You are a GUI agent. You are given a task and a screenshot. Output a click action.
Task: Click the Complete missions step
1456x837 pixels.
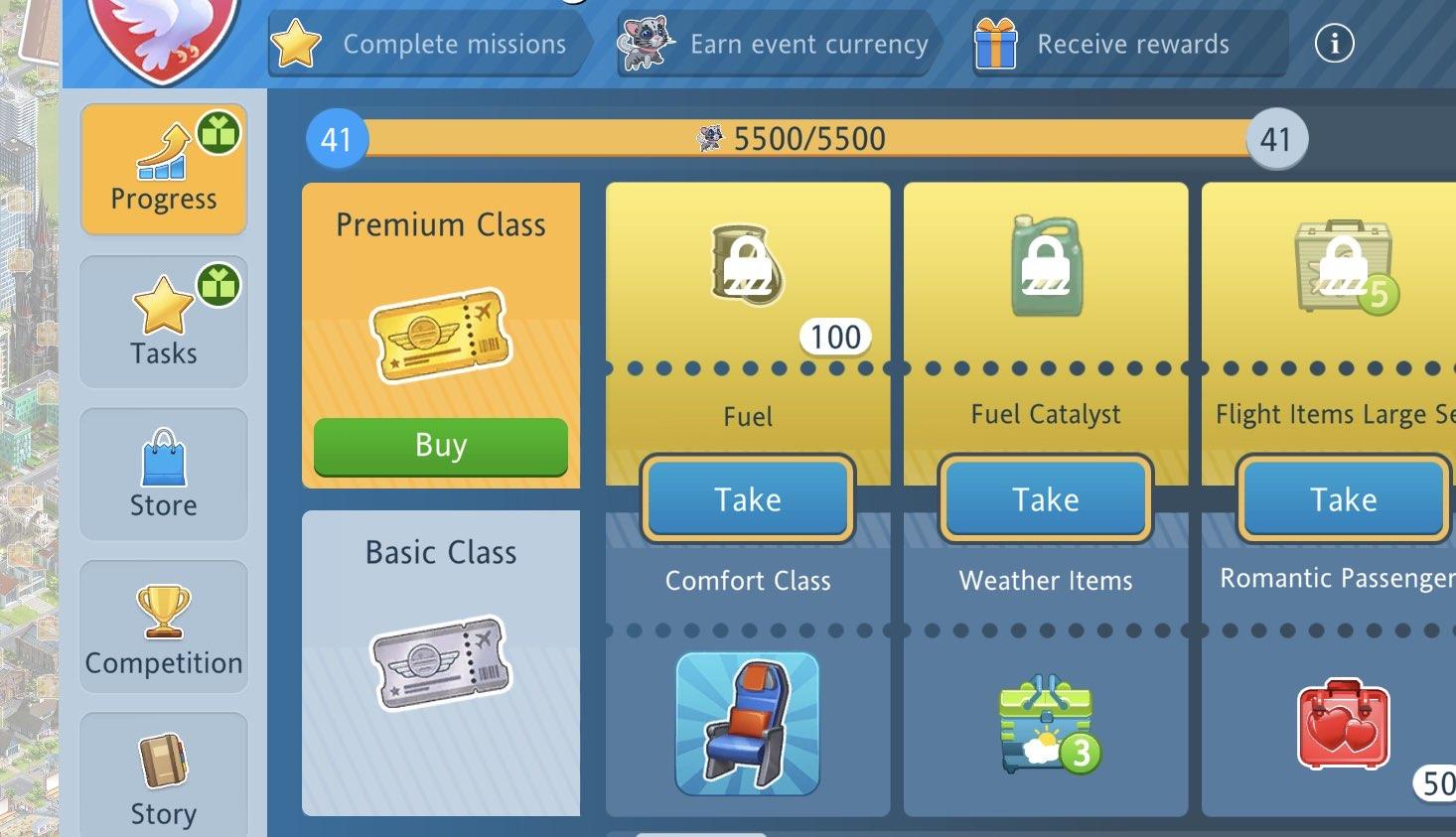430,44
